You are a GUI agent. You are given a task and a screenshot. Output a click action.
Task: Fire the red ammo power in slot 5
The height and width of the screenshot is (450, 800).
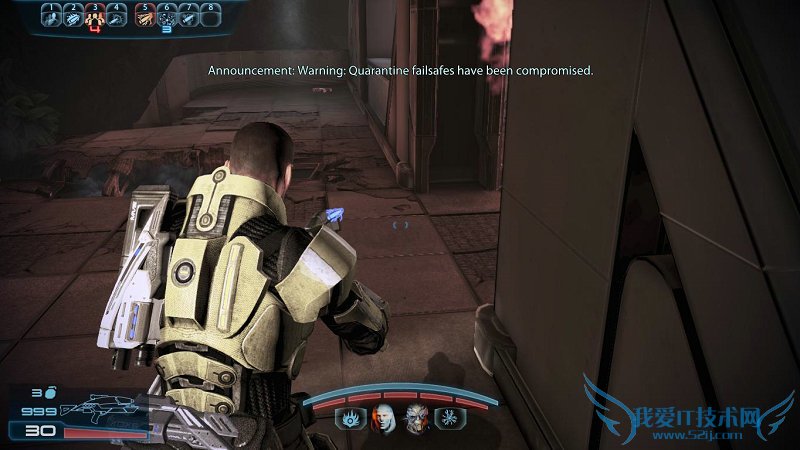[x=144, y=16]
